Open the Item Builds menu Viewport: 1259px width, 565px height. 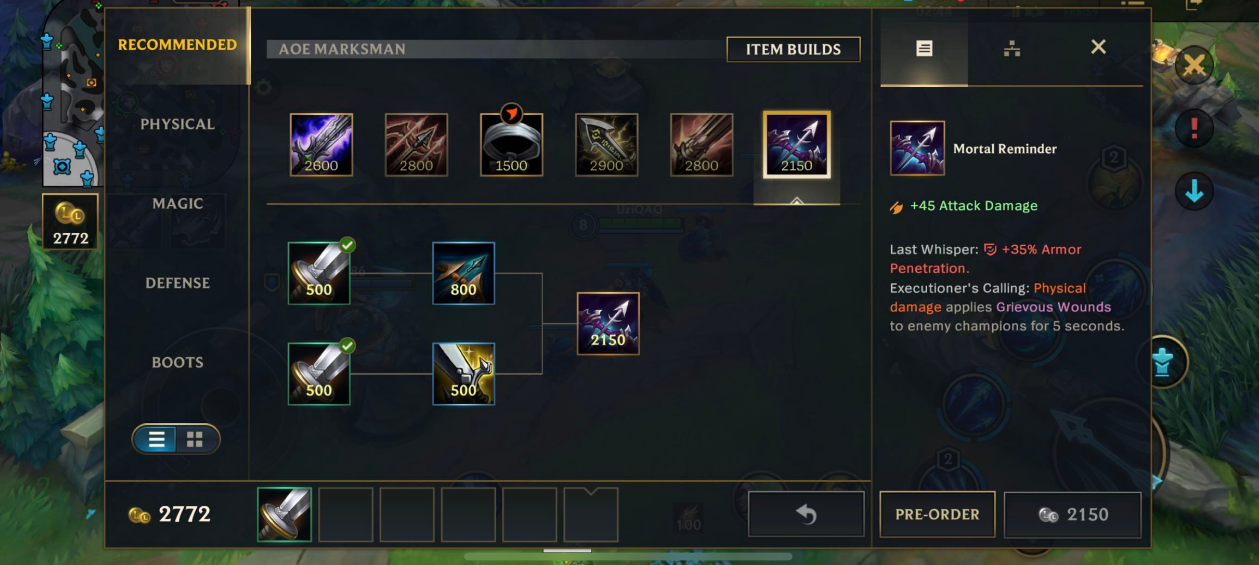793,49
